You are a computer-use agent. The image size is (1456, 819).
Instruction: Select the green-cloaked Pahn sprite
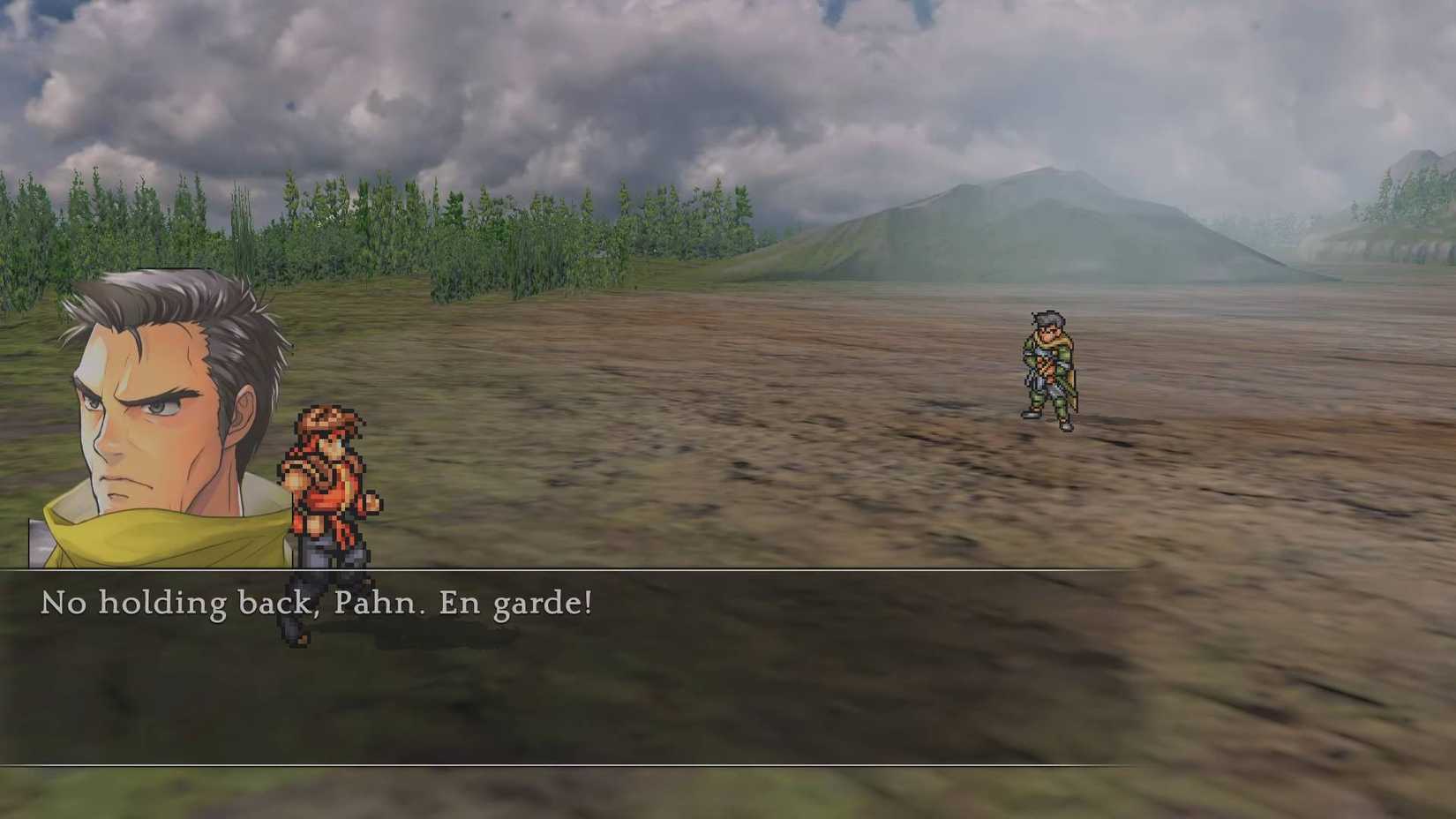[1048, 366]
